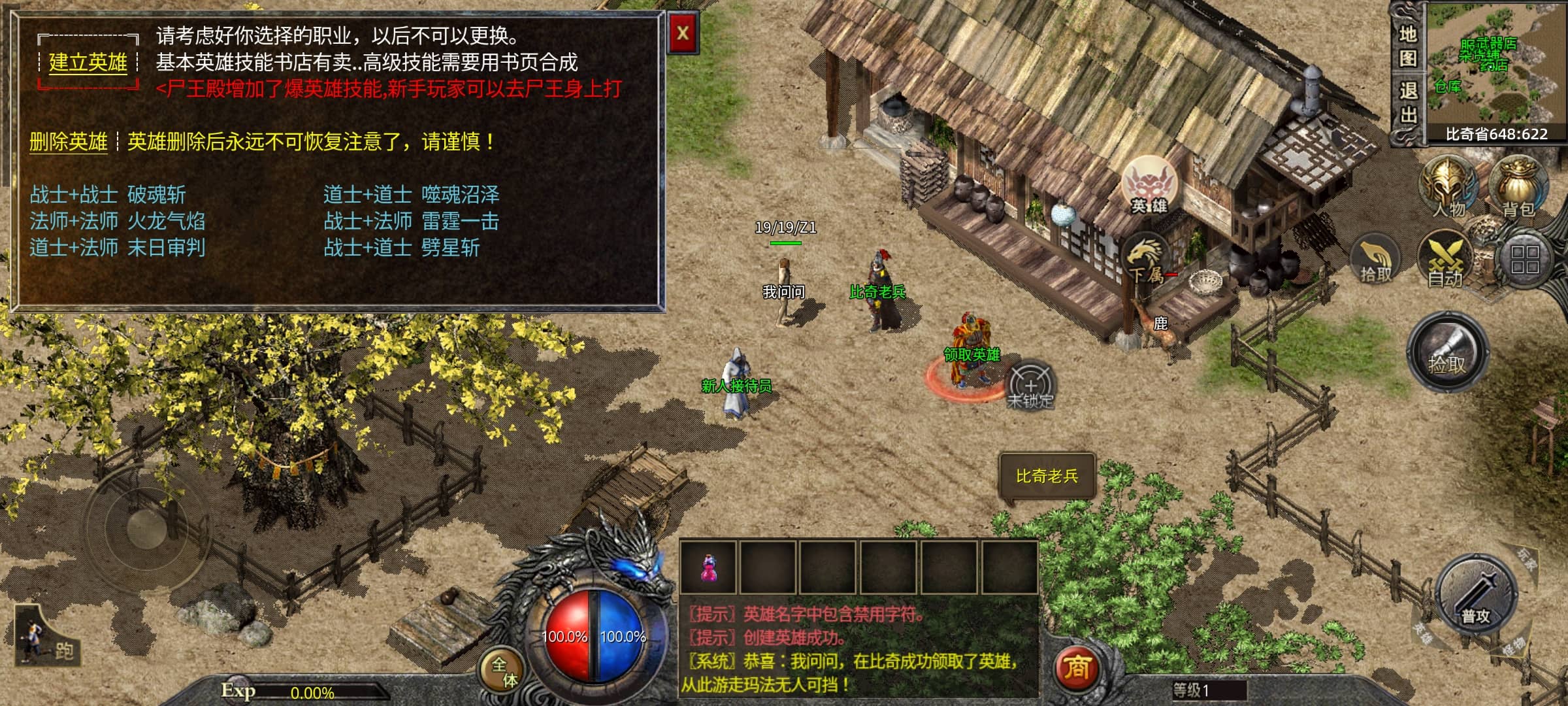Screen dimensions: 1568x706
Task: Click the 建立英雄 (create hero) link
Action: point(88,63)
